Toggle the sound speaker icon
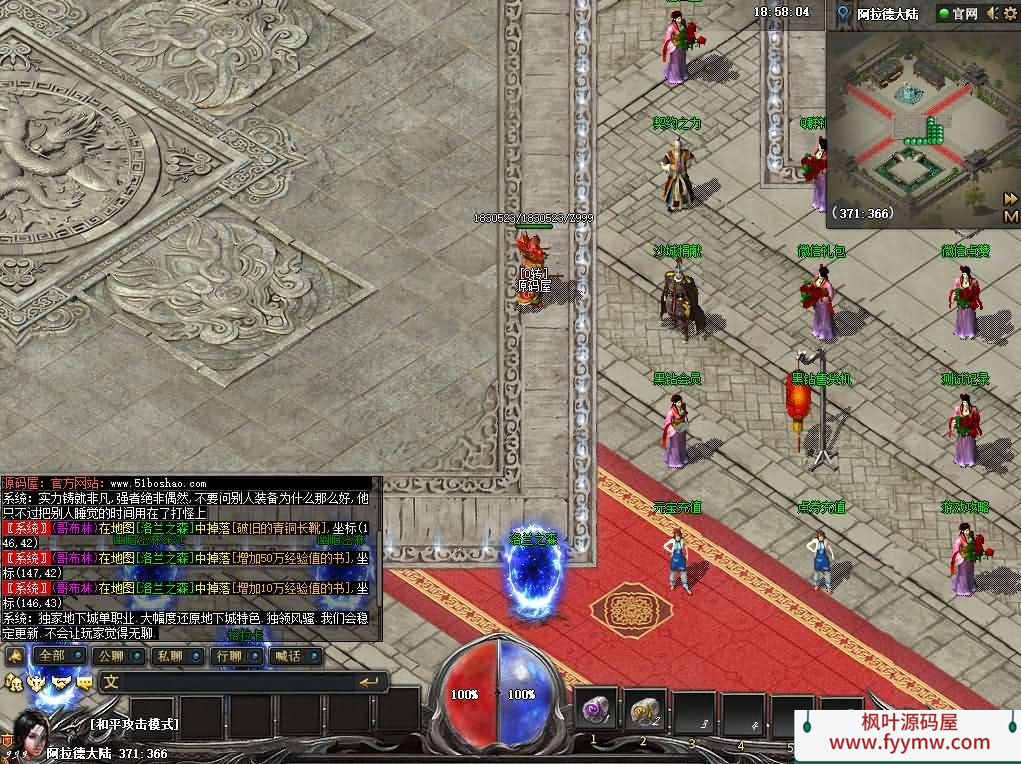The image size is (1021, 764). (x=992, y=13)
